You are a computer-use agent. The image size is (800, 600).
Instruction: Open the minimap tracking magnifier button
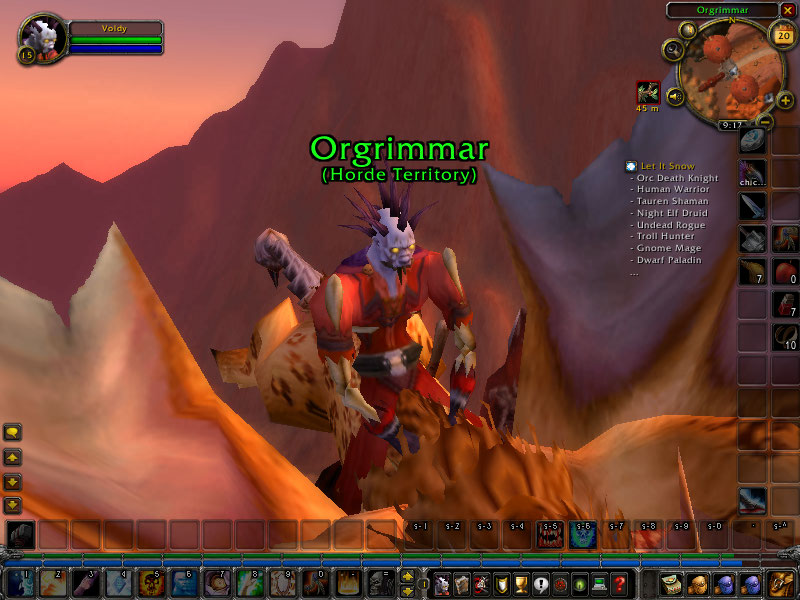[x=673, y=49]
